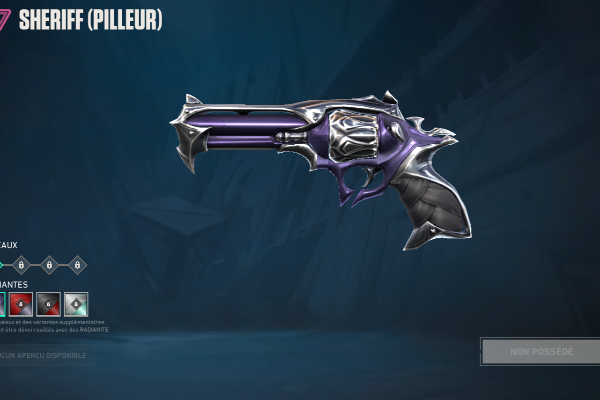Select the red and grey locked variant
The height and width of the screenshot is (400, 600).
coord(22,304)
